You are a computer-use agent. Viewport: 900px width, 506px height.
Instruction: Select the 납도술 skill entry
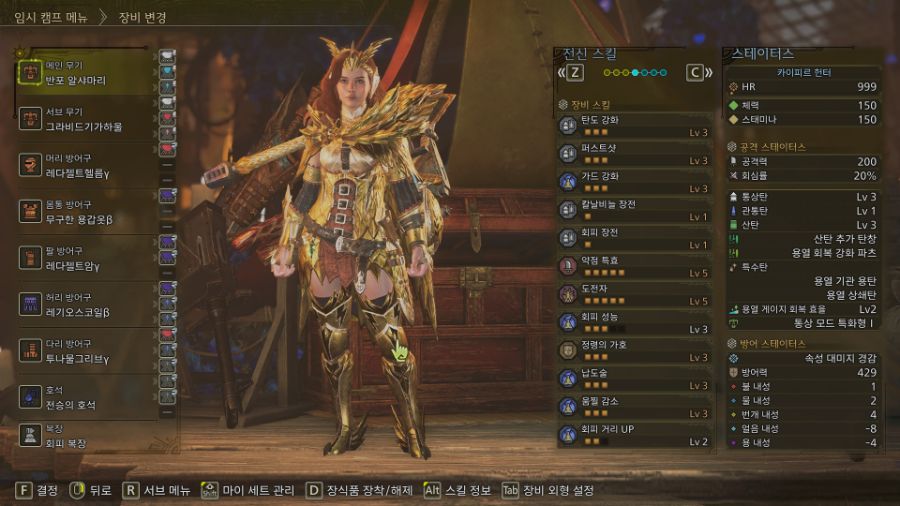[x=635, y=378]
